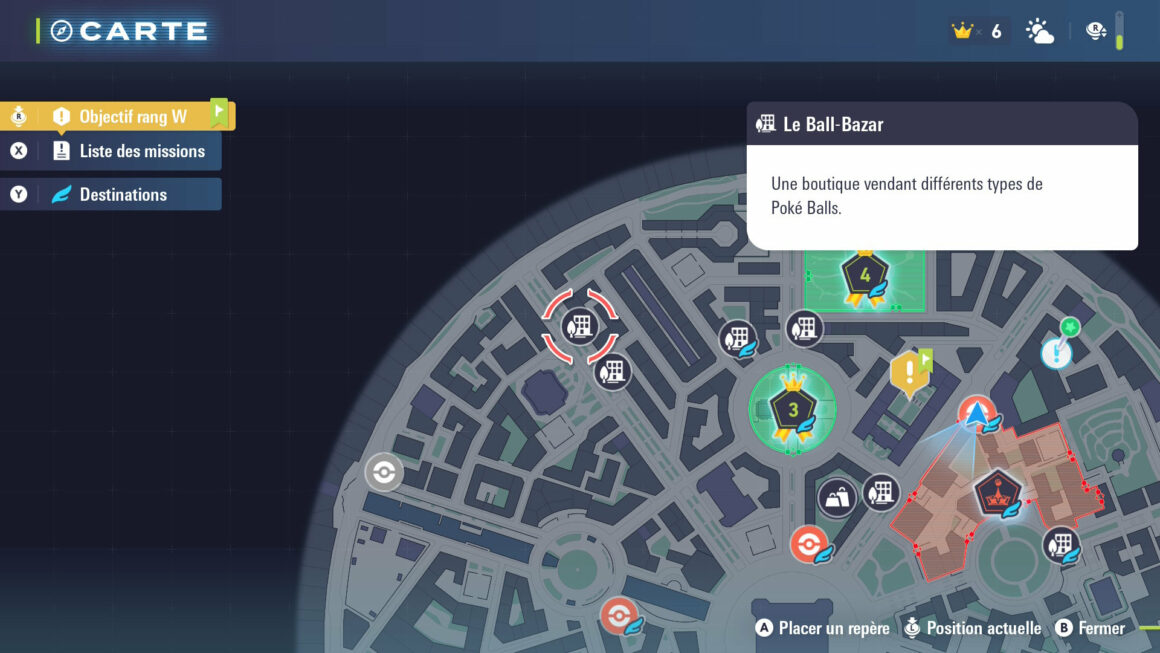The image size is (1160, 653).
Task: Click the player position arrow marker
Action: click(x=975, y=414)
